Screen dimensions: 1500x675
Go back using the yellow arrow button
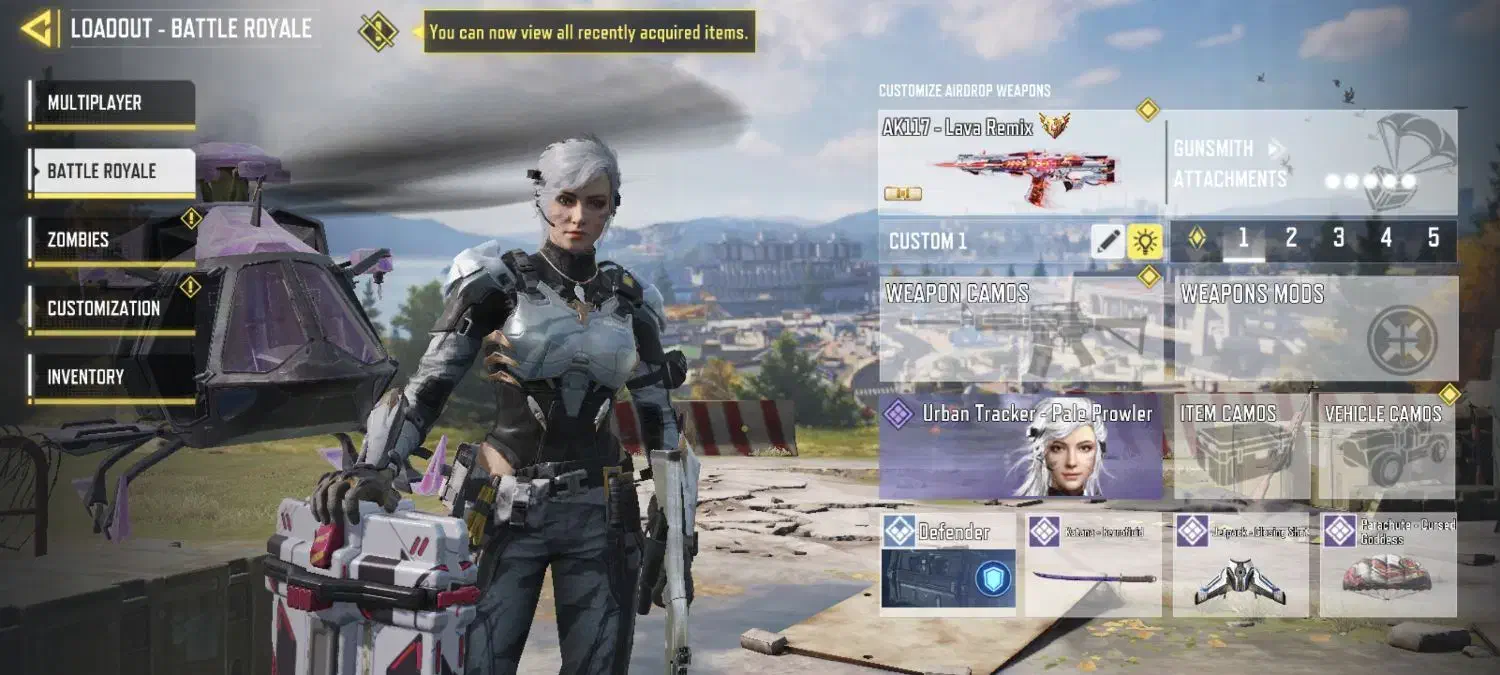36,29
